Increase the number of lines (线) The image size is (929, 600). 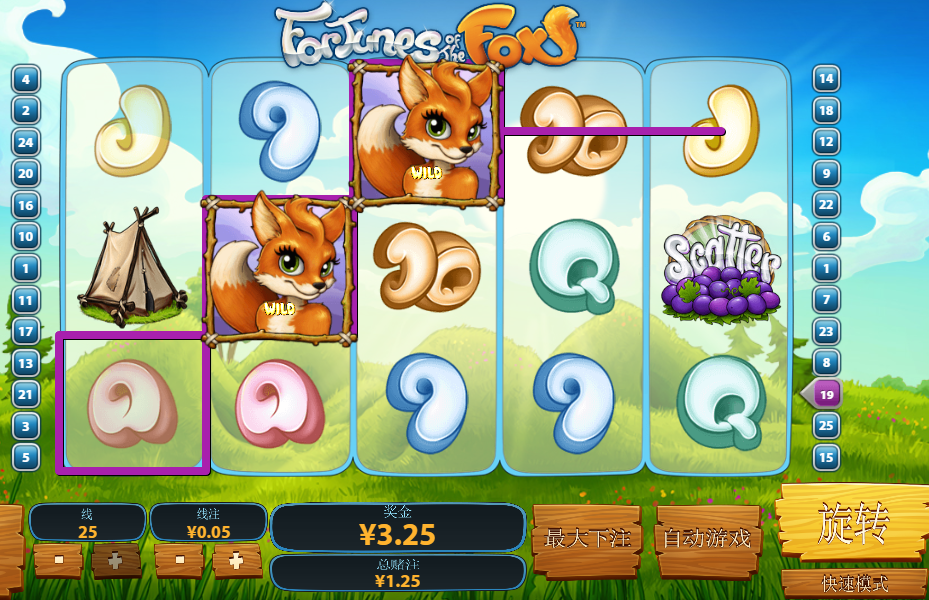click(x=116, y=561)
